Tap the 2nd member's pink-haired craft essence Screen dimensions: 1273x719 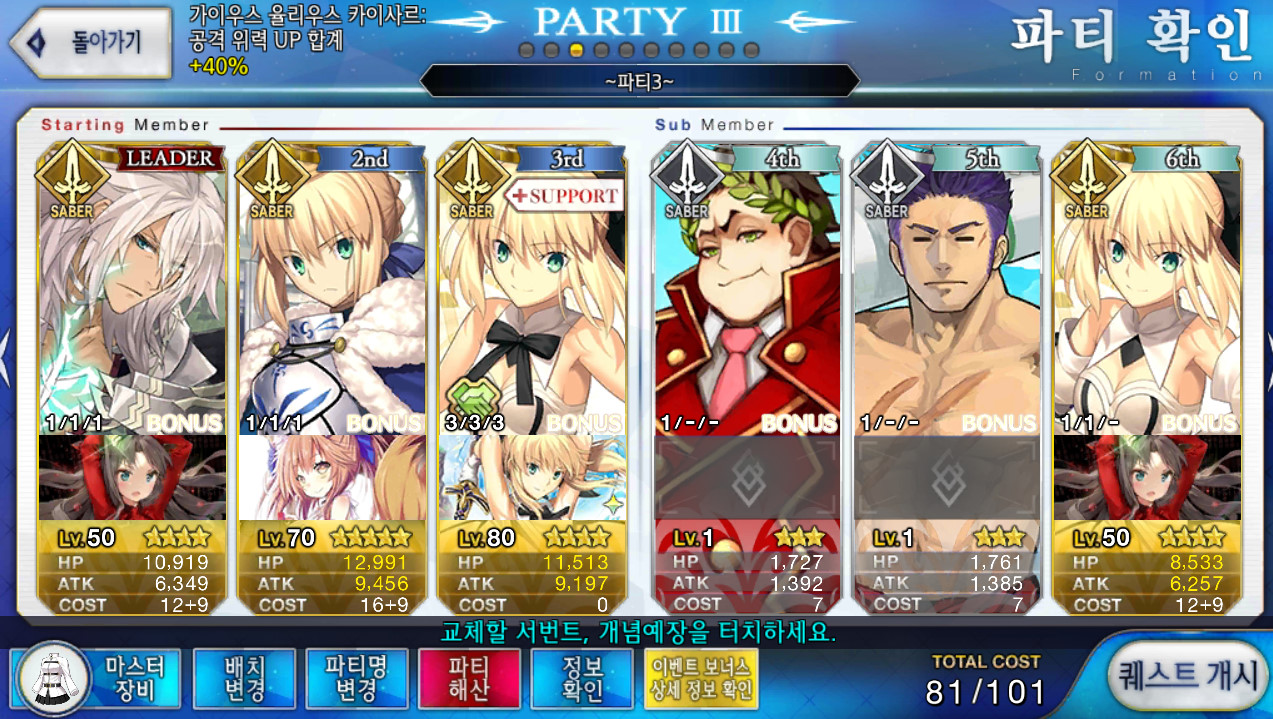tap(332, 478)
